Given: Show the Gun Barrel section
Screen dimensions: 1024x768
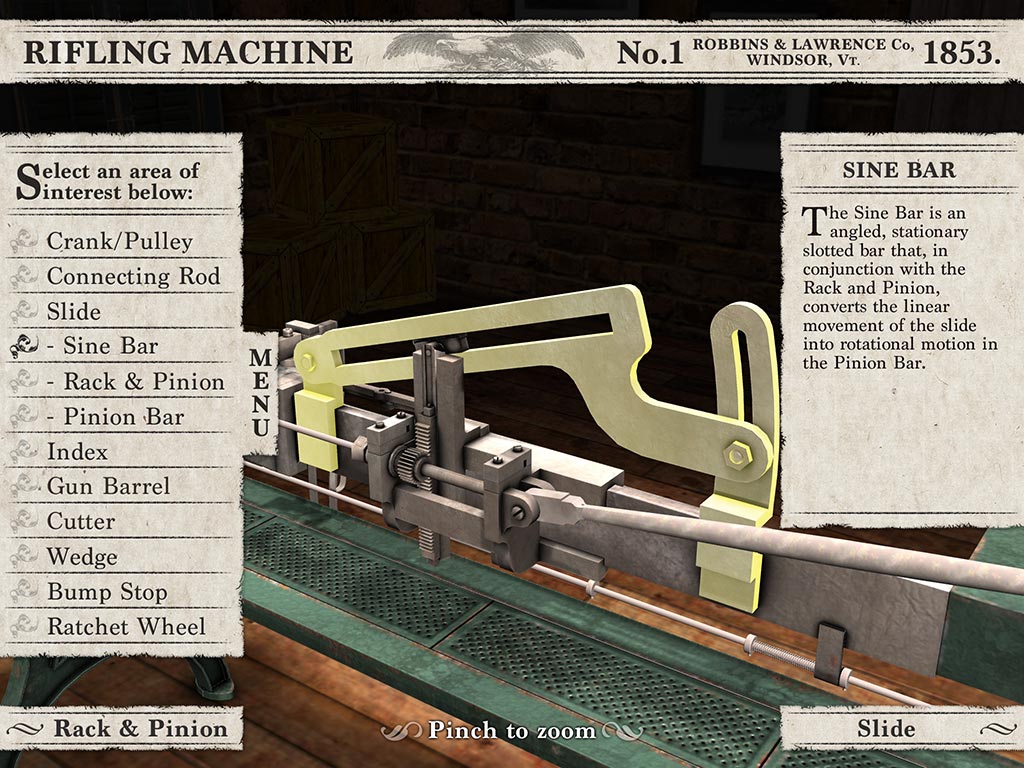Looking at the screenshot, I should [108, 486].
